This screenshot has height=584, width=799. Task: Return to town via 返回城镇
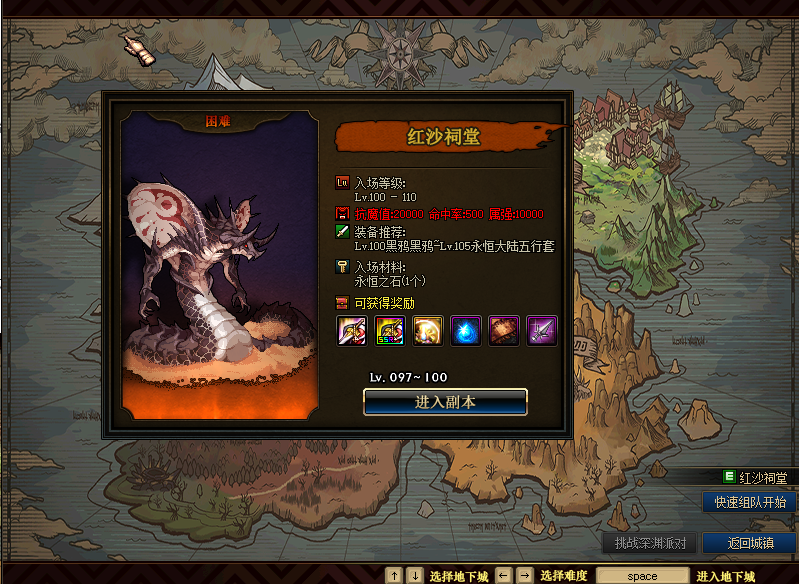pyautogui.click(x=750, y=543)
